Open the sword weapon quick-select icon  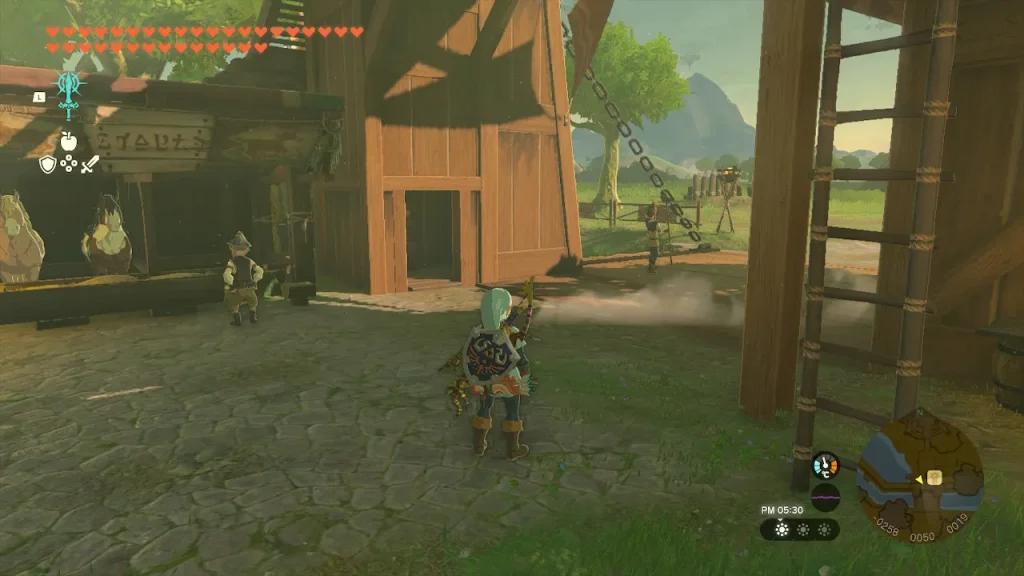coord(90,164)
